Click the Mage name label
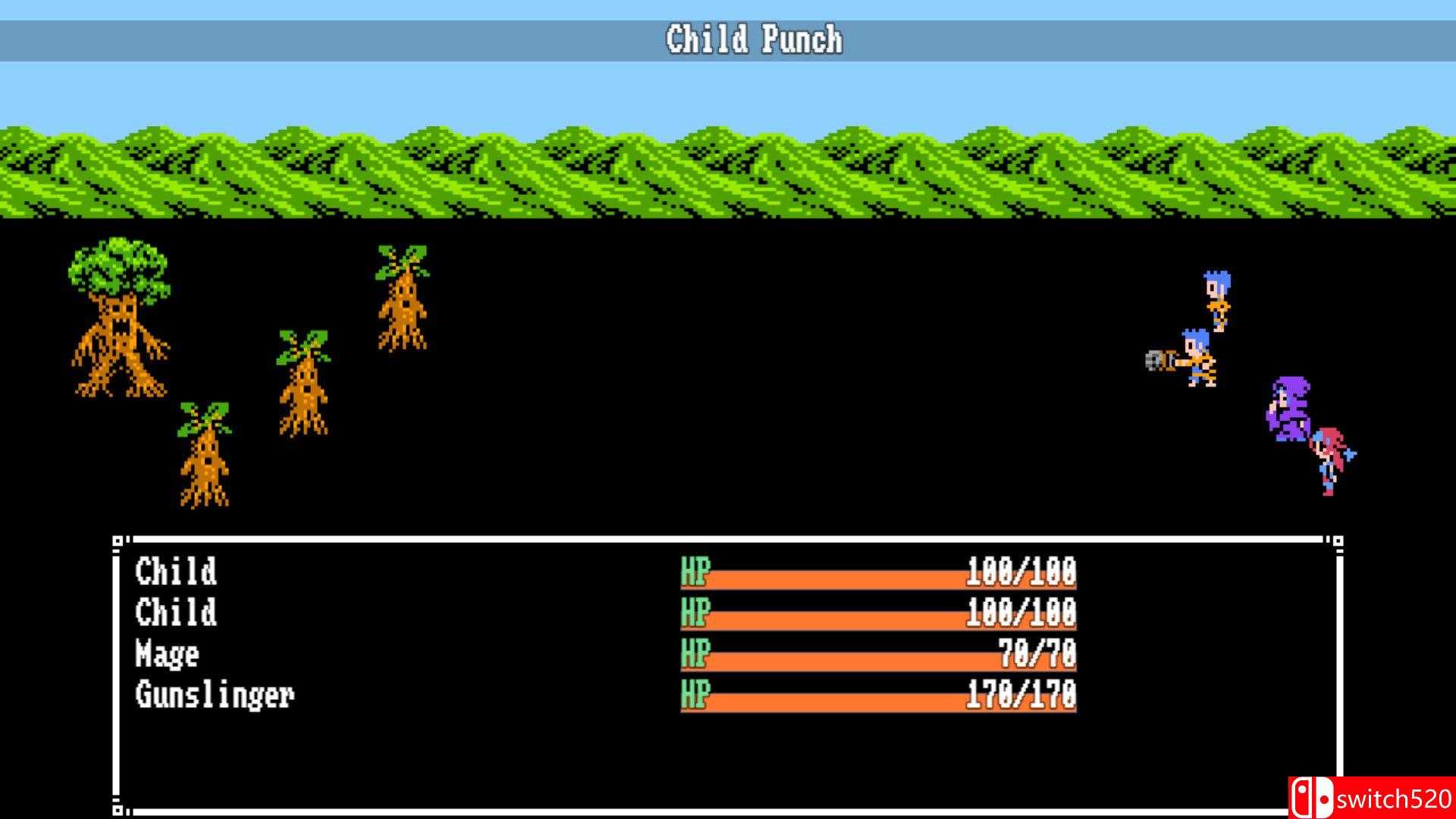 click(168, 653)
